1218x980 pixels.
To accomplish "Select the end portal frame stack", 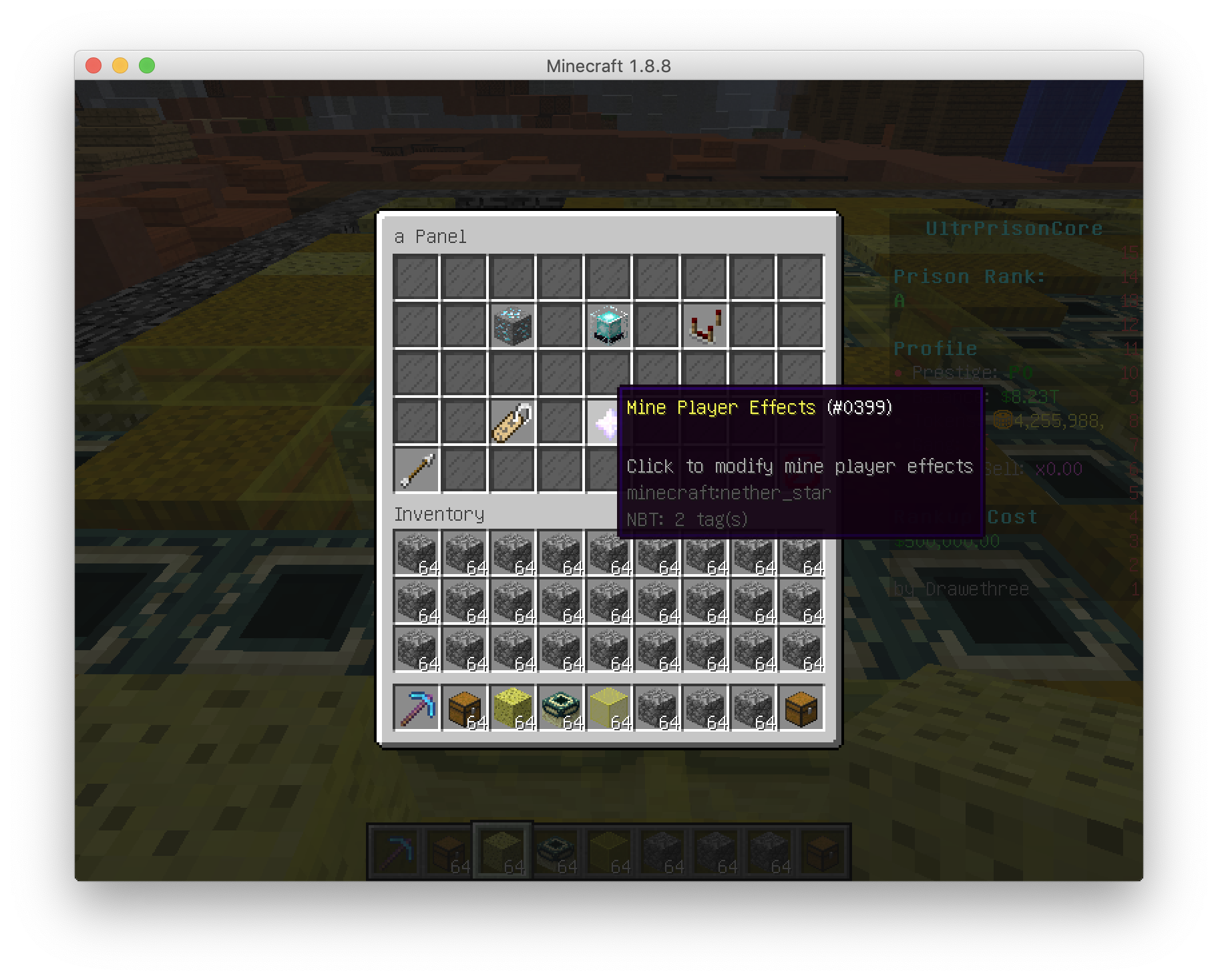I will [561, 708].
